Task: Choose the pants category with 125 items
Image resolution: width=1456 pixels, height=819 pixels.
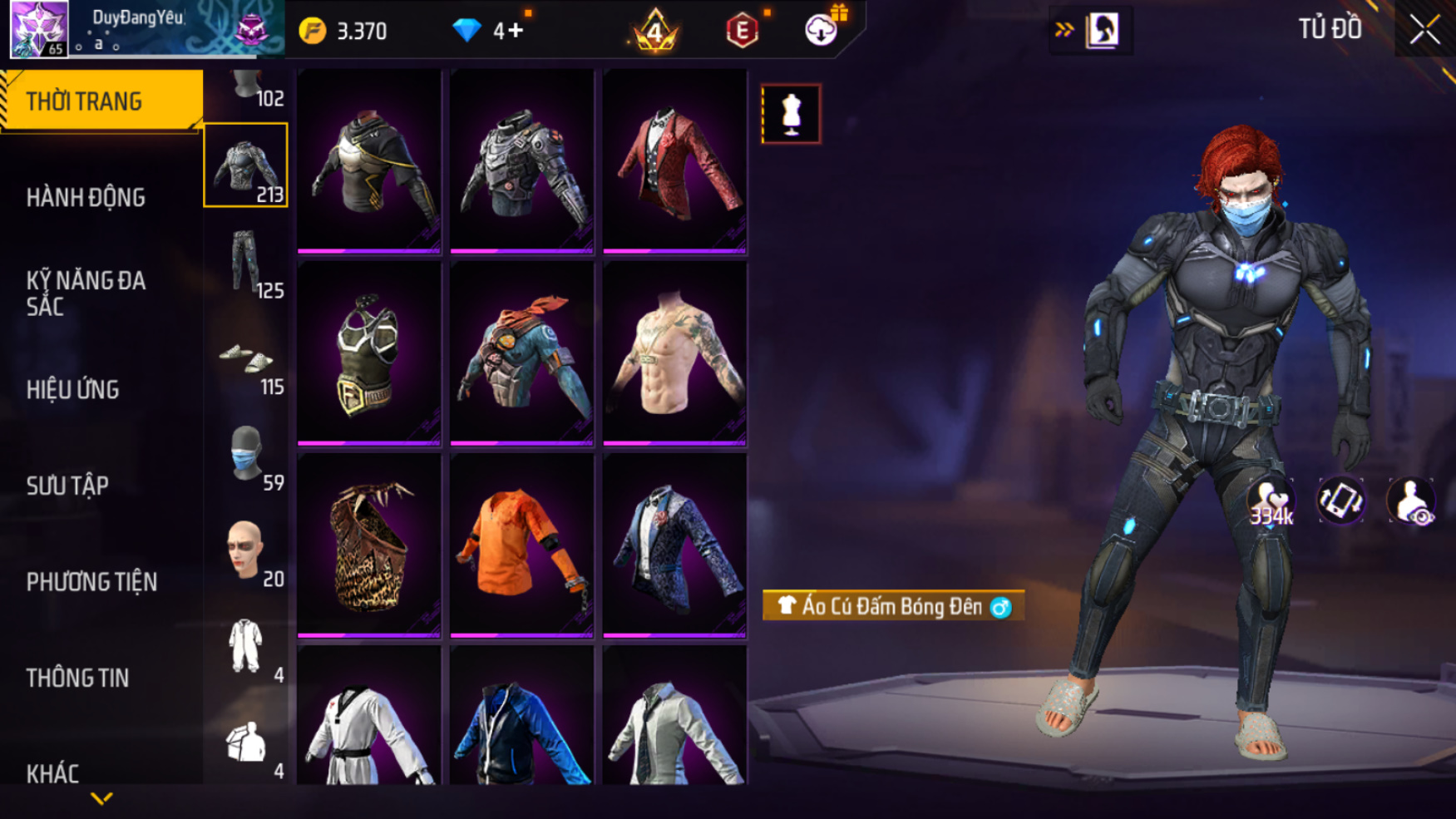Action: [x=246, y=263]
